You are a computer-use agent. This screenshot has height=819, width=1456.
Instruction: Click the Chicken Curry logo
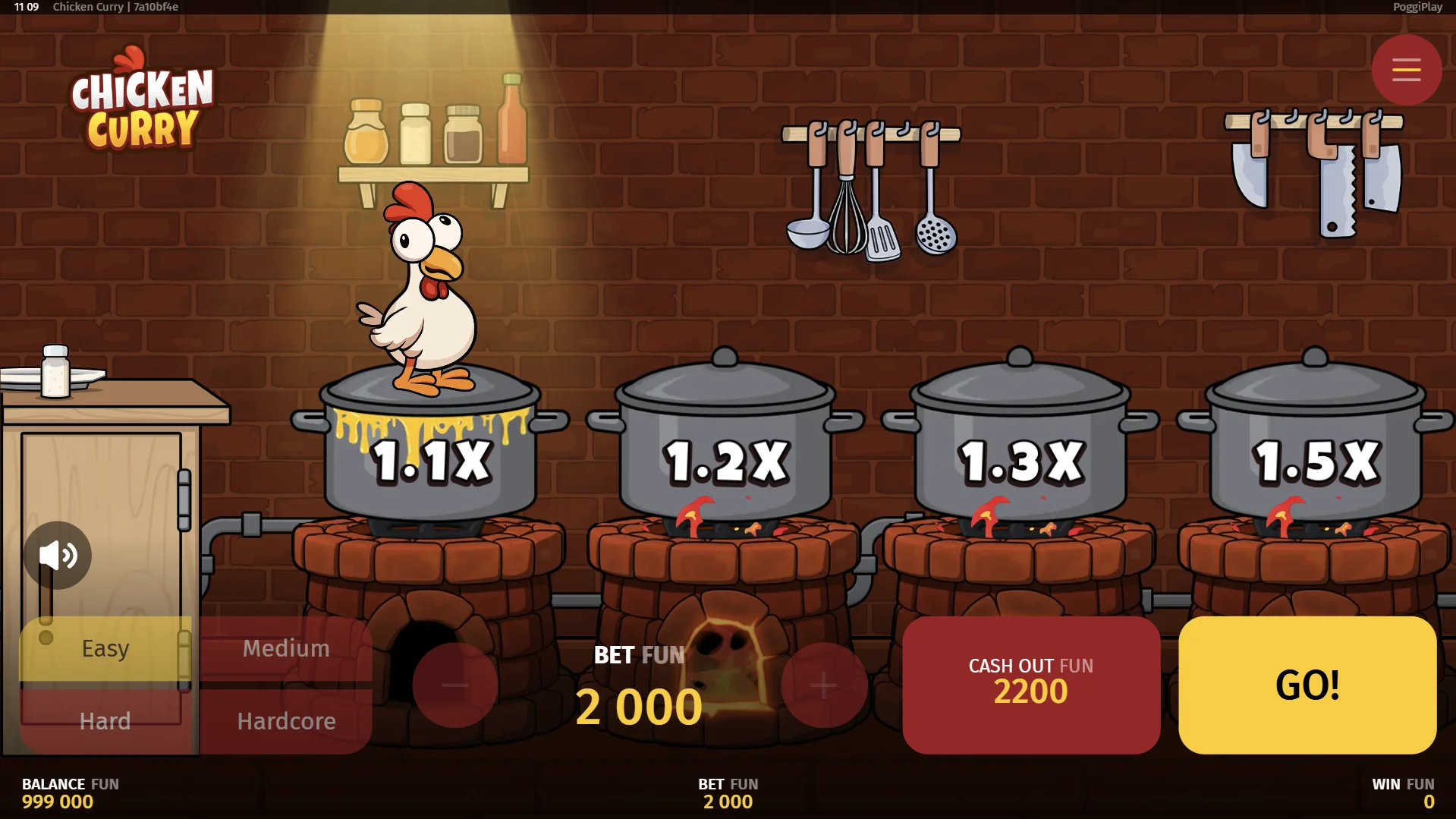pos(140,106)
